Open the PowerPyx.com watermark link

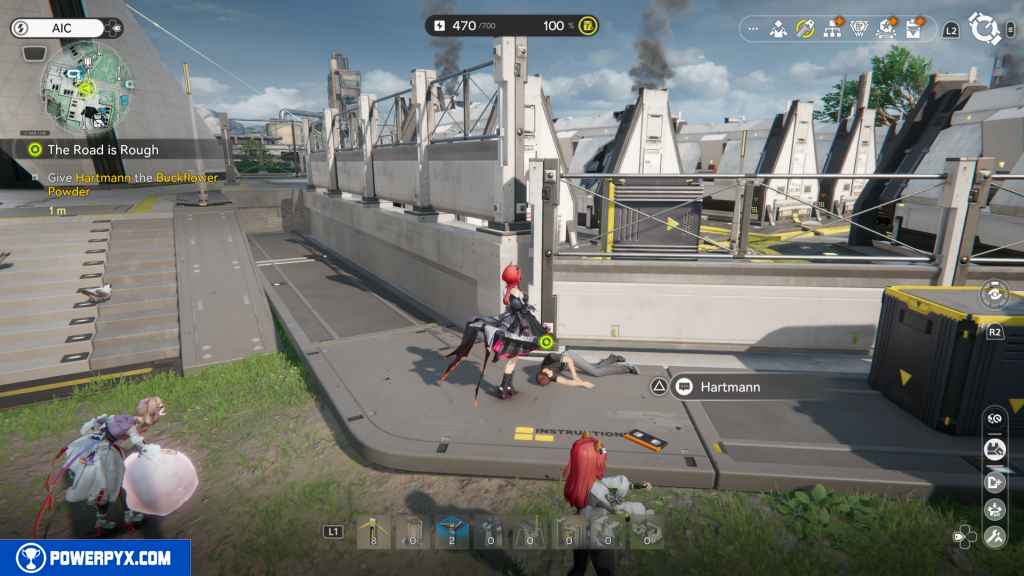(x=95, y=558)
